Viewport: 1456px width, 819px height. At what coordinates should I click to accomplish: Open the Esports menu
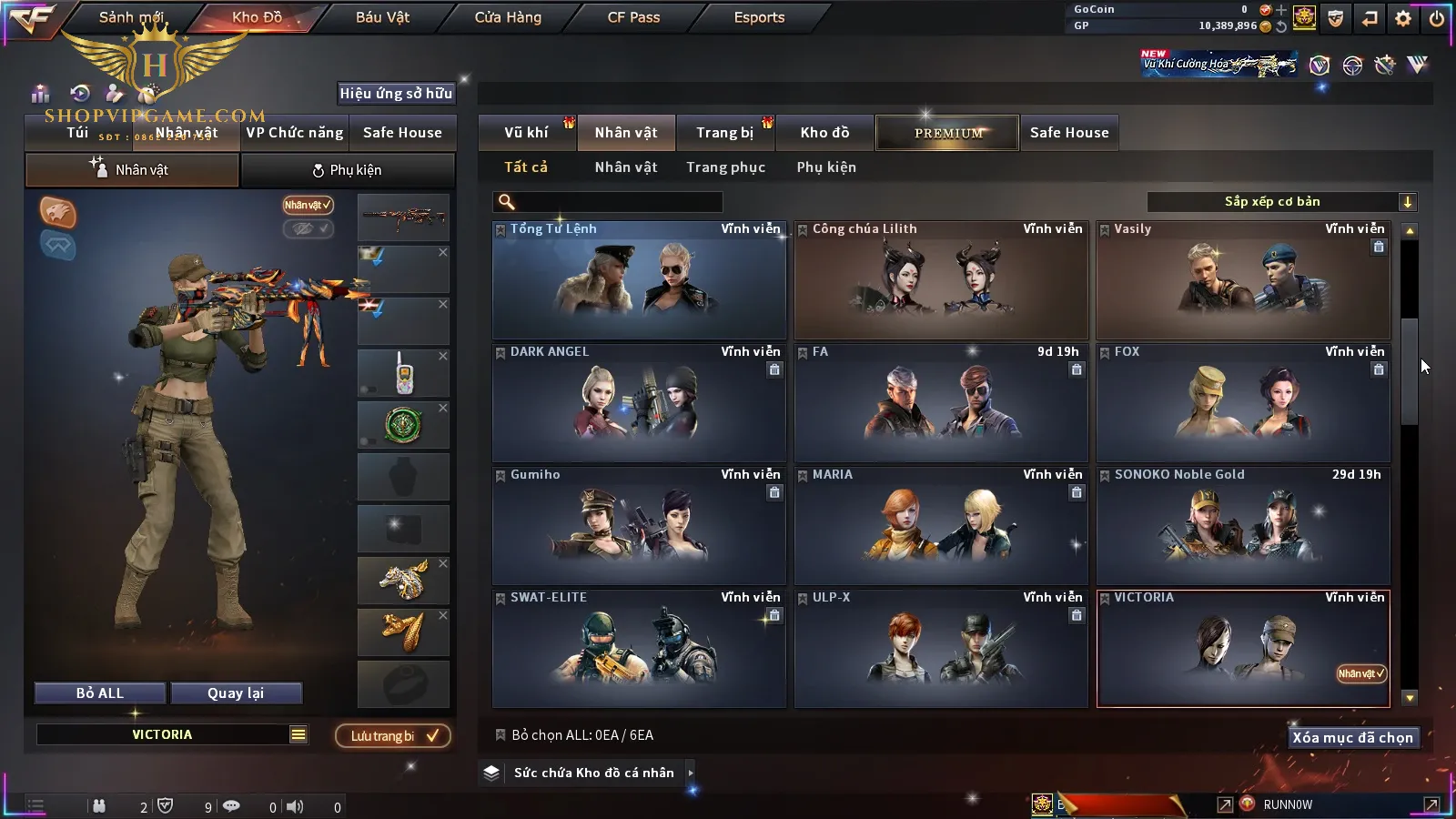759,17
